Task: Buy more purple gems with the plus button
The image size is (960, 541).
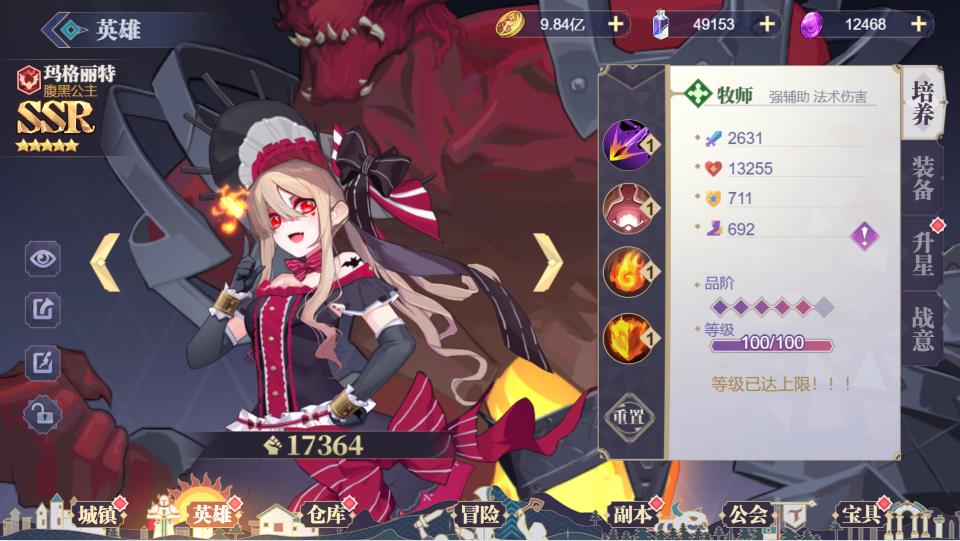Action: [x=919, y=24]
